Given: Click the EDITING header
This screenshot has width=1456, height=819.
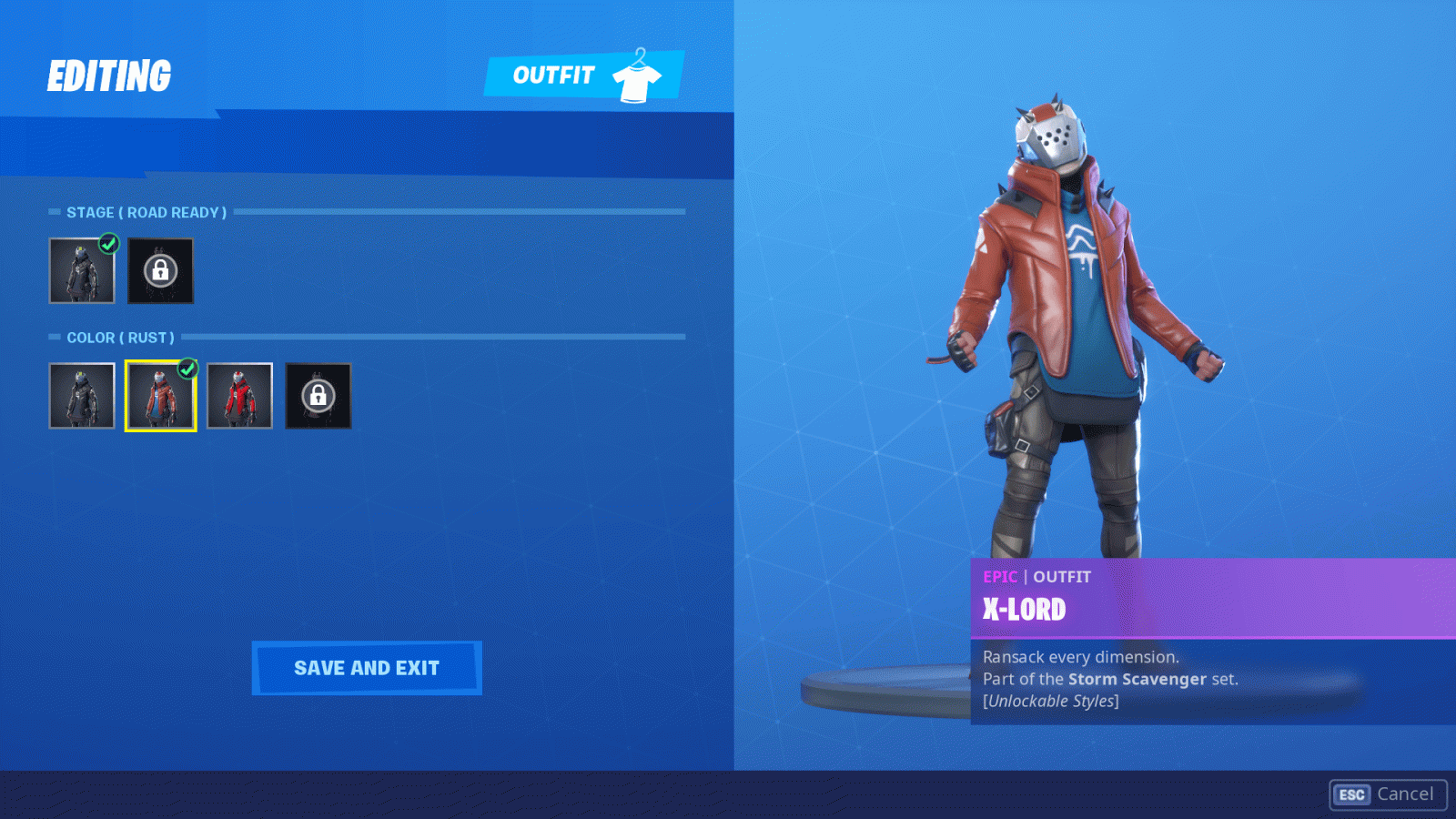Looking at the screenshot, I should coord(109,75).
